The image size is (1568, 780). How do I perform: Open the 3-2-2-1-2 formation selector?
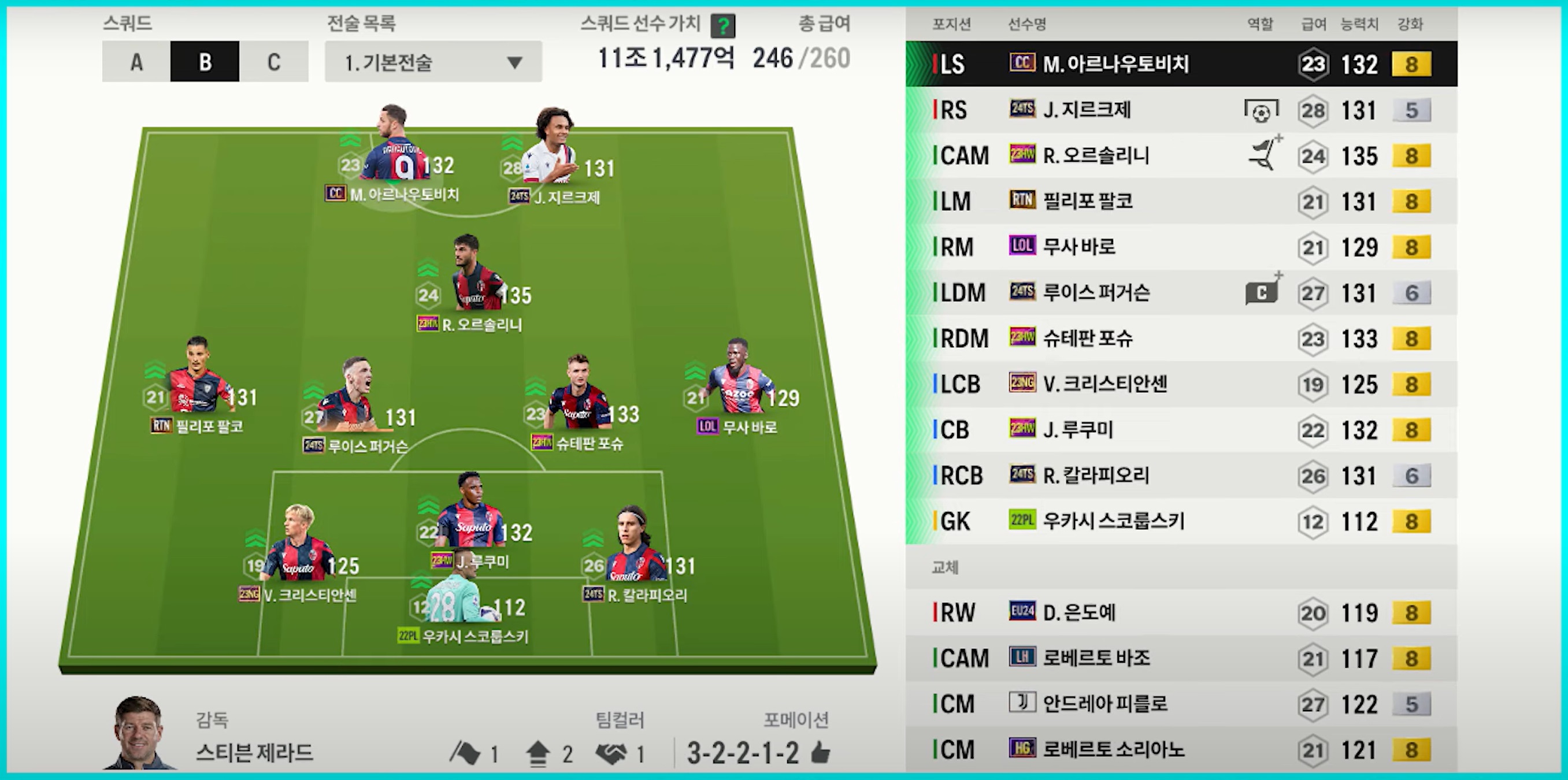743,753
